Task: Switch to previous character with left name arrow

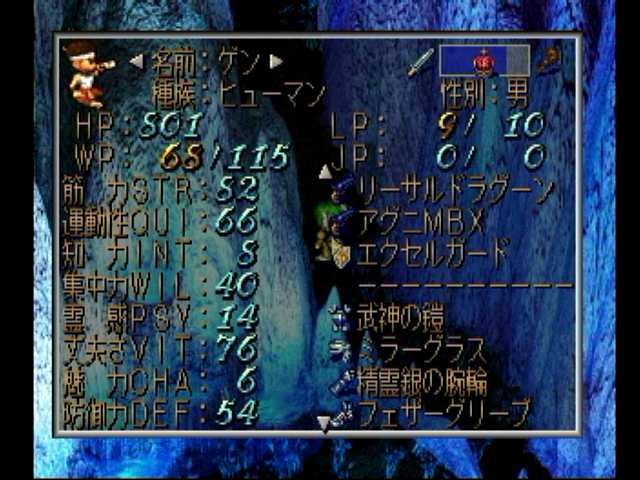Action: [x=137, y=62]
